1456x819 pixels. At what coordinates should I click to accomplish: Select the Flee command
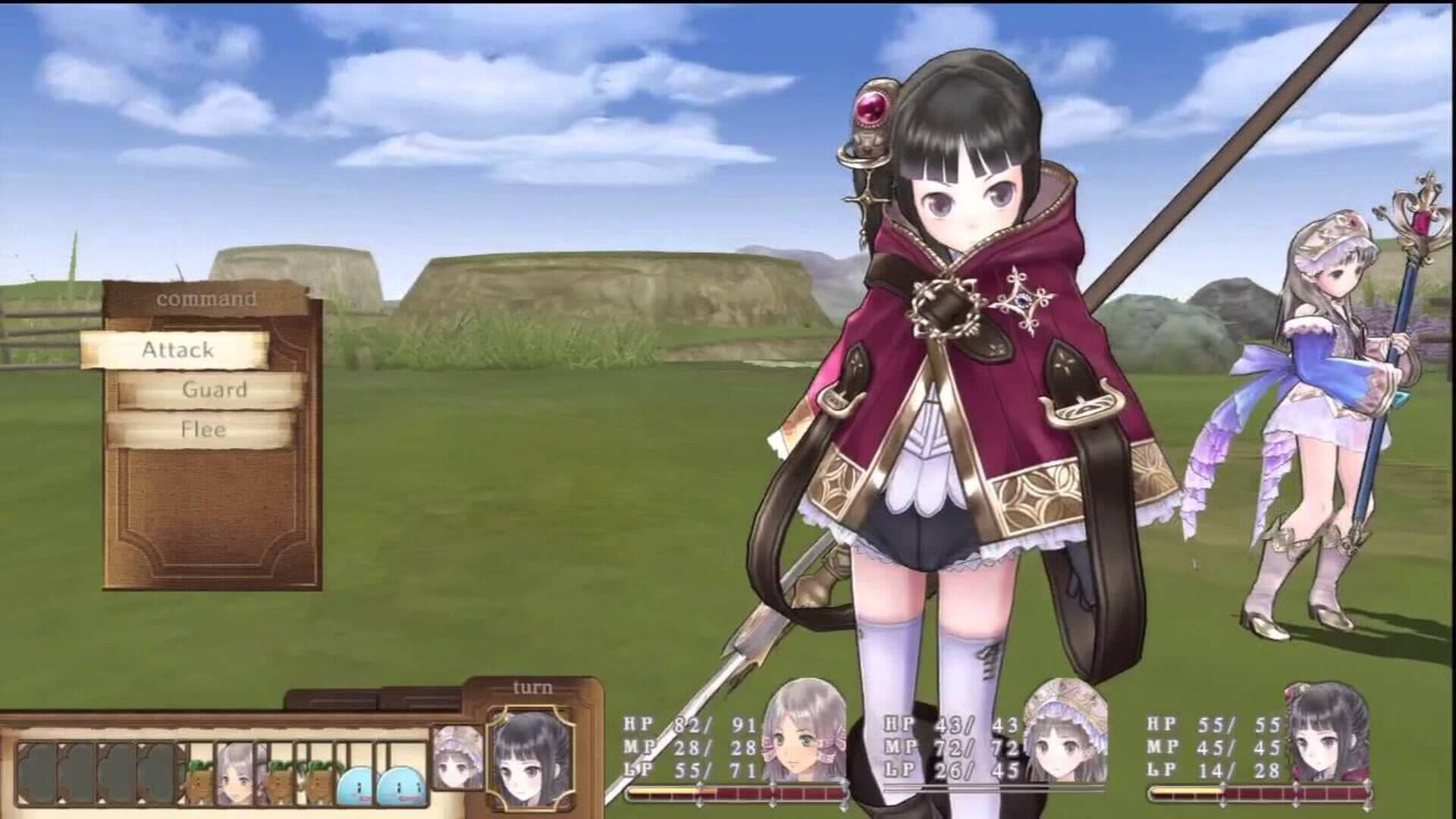[203, 430]
